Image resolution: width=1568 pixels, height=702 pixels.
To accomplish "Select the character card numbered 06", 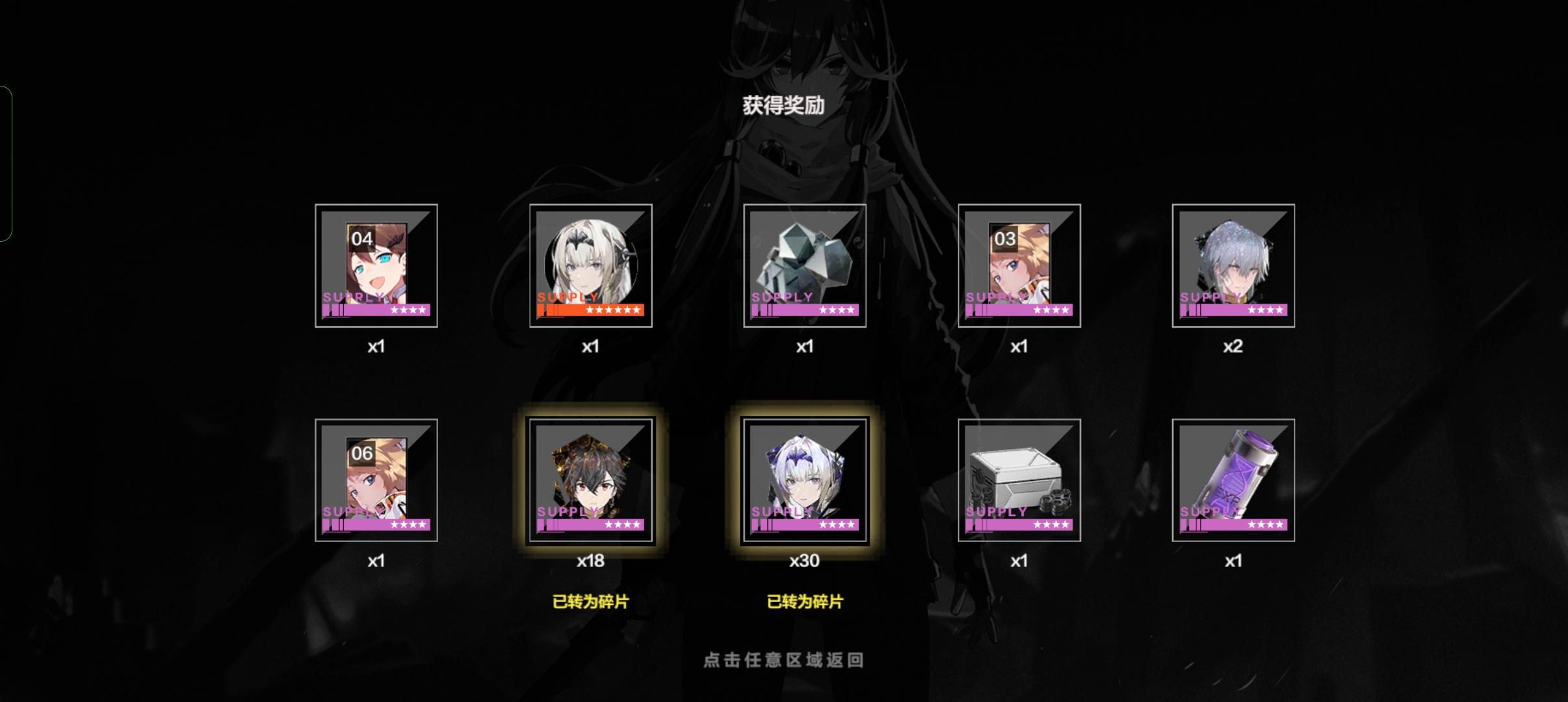I will [376, 480].
